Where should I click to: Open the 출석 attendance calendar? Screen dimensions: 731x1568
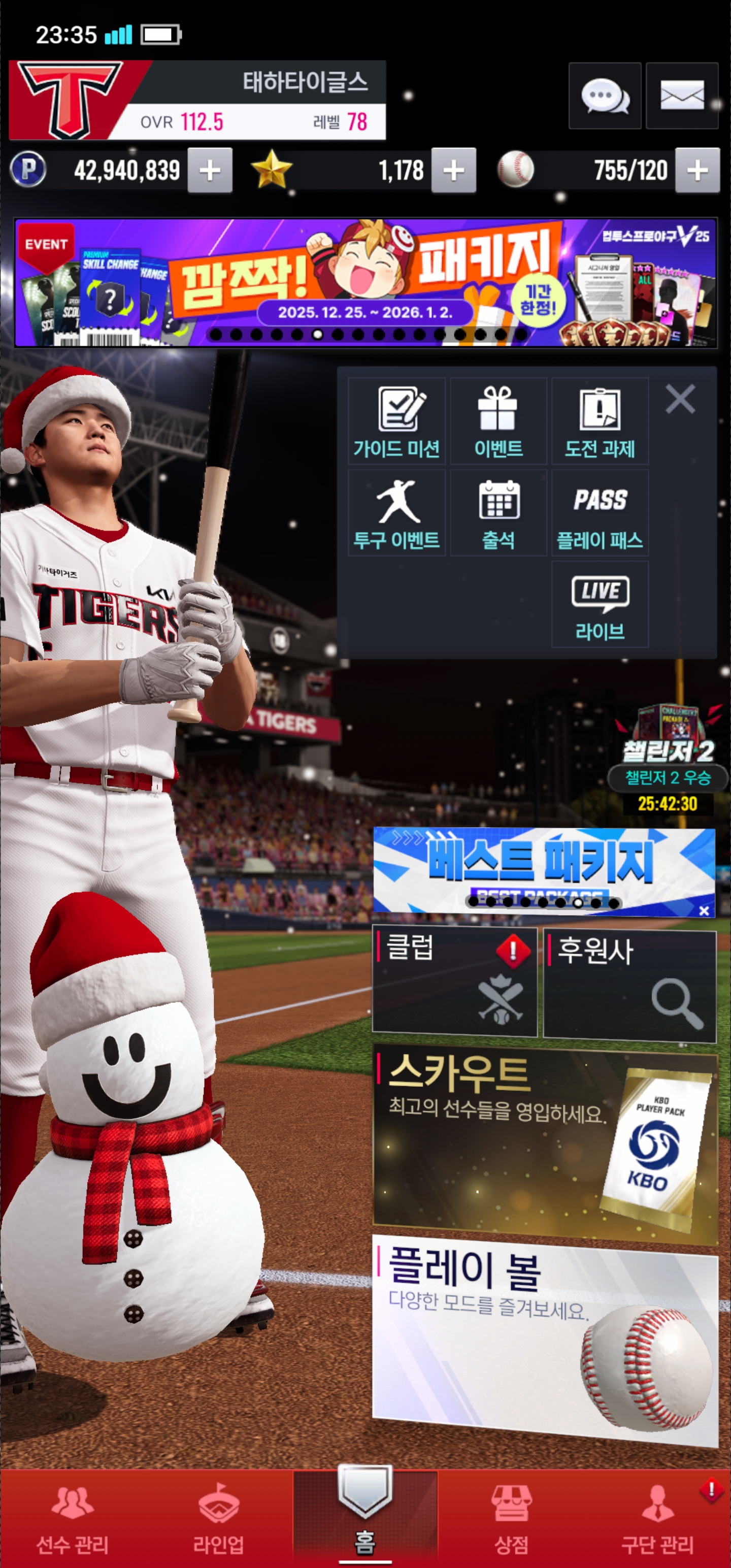tap(498, 513)
